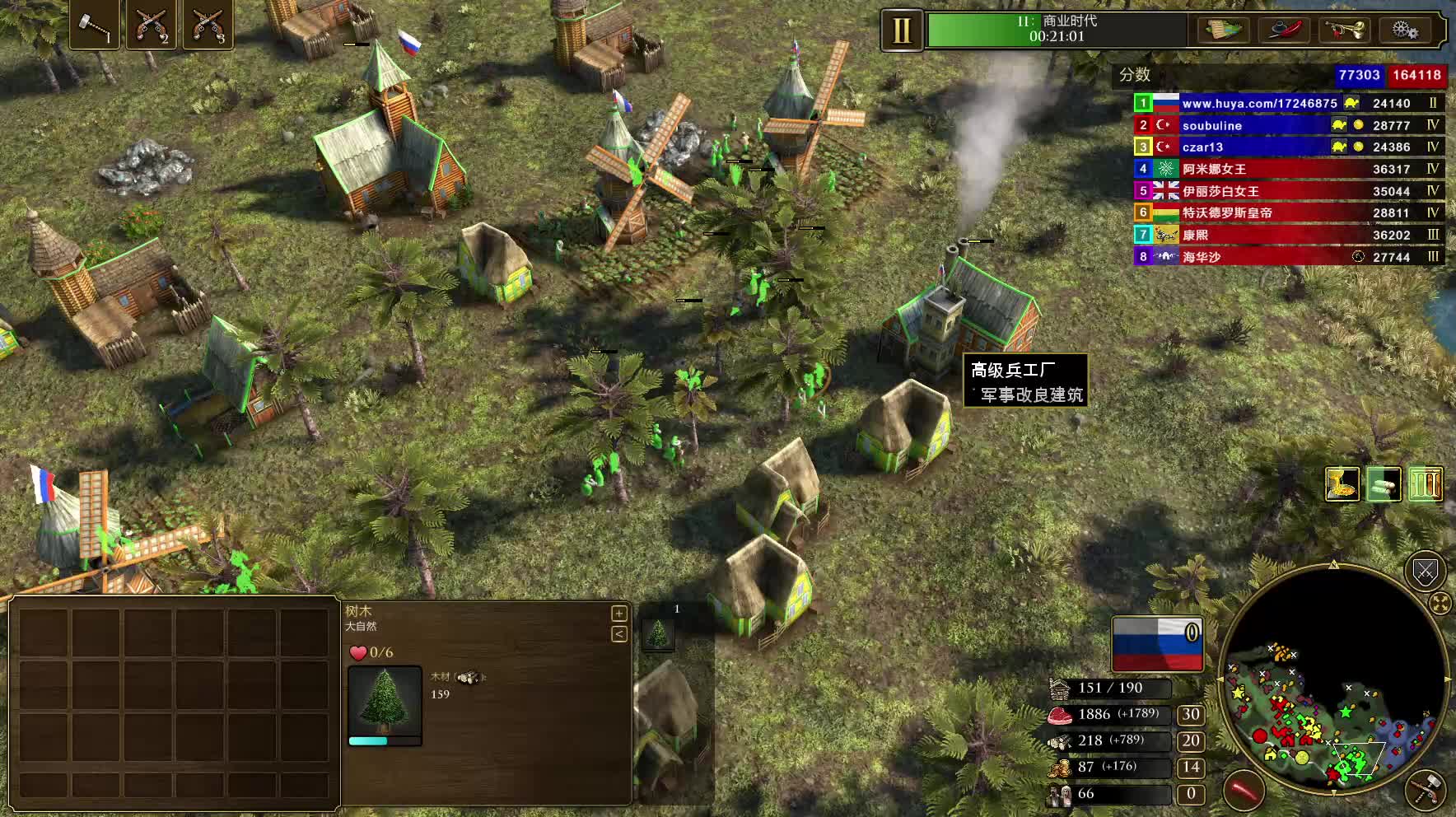This screenshot has height=817, width=1456.
Task: Open the gear settings menu
Action: tap(1404, 30)
